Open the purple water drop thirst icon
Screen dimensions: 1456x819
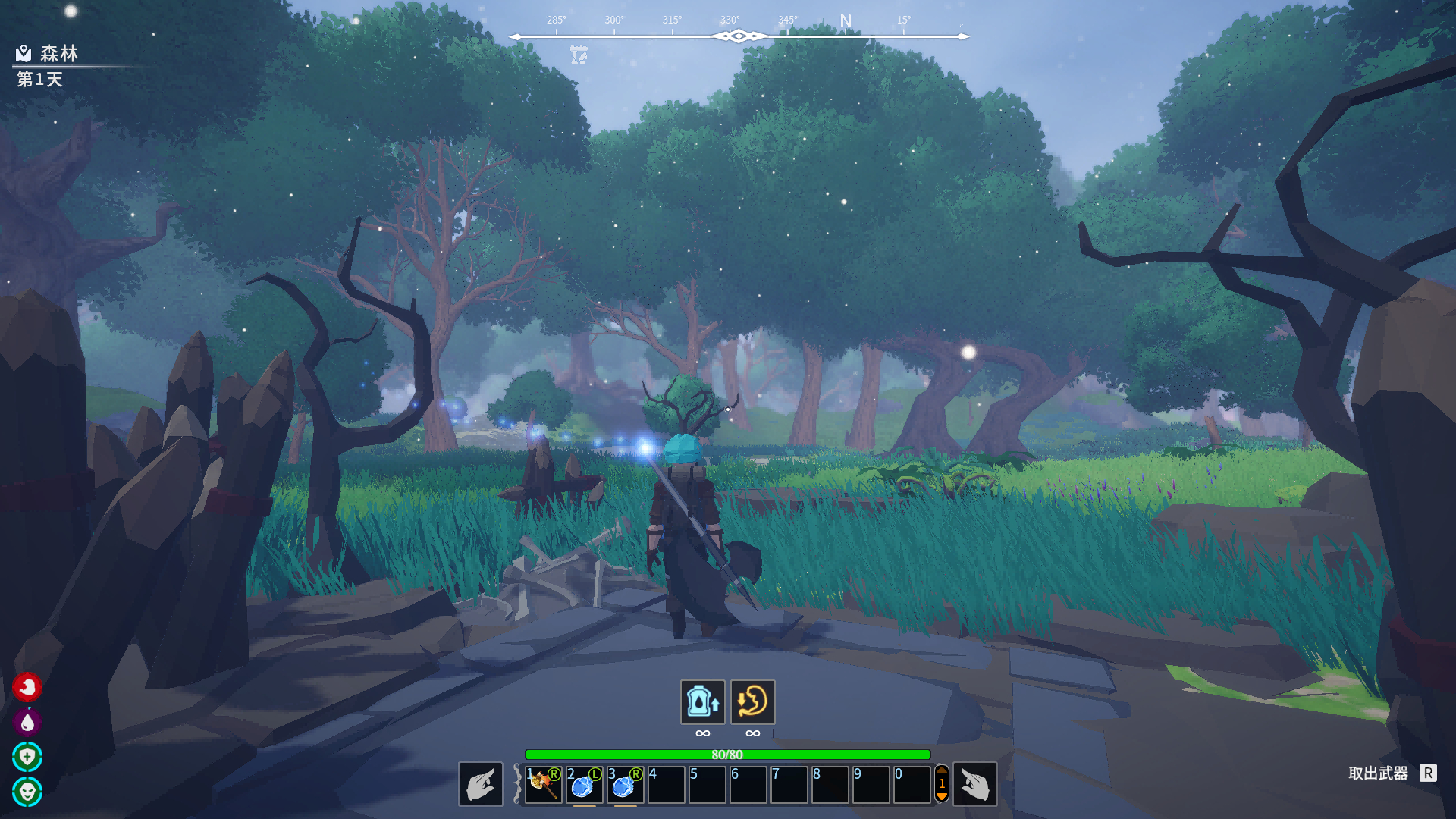(x=27, y=722)
